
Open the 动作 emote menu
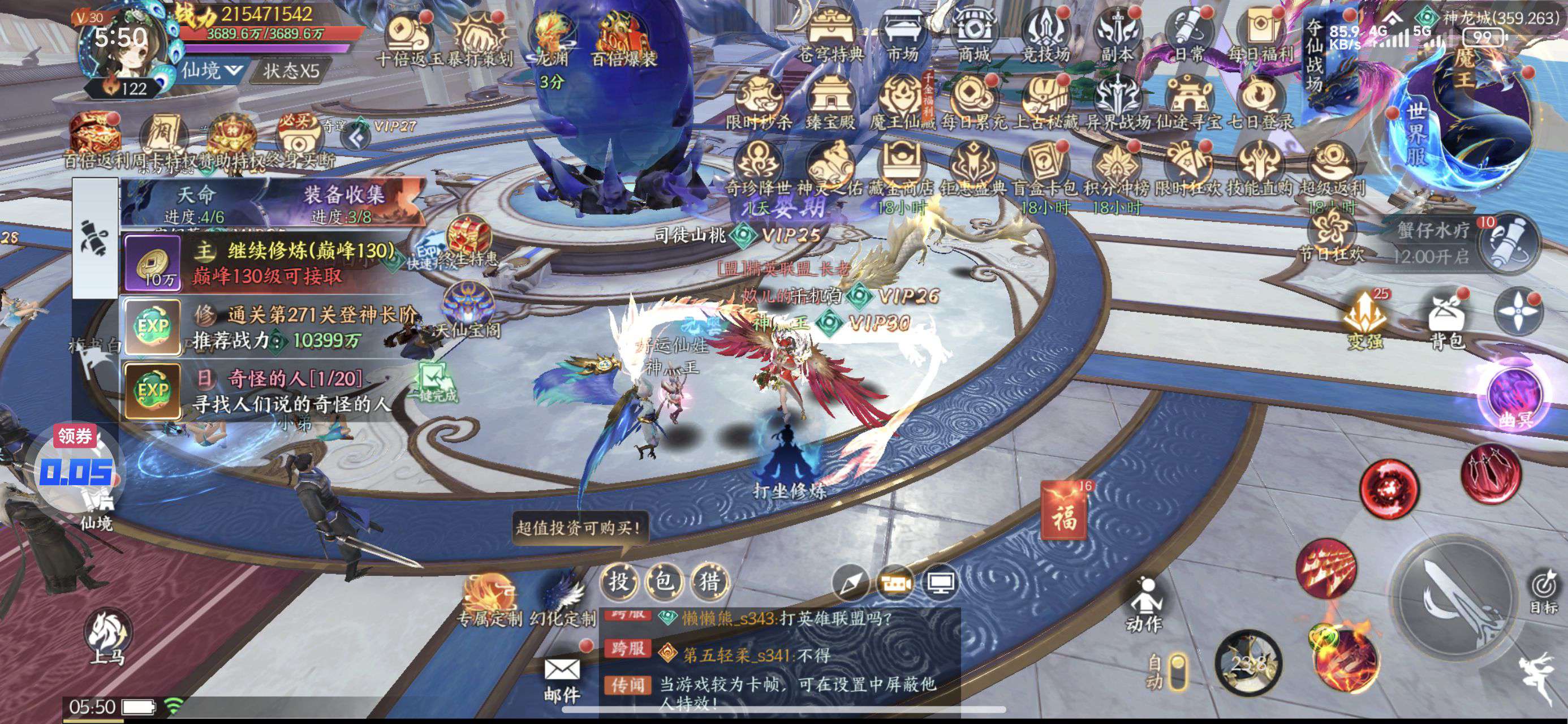1145,604
